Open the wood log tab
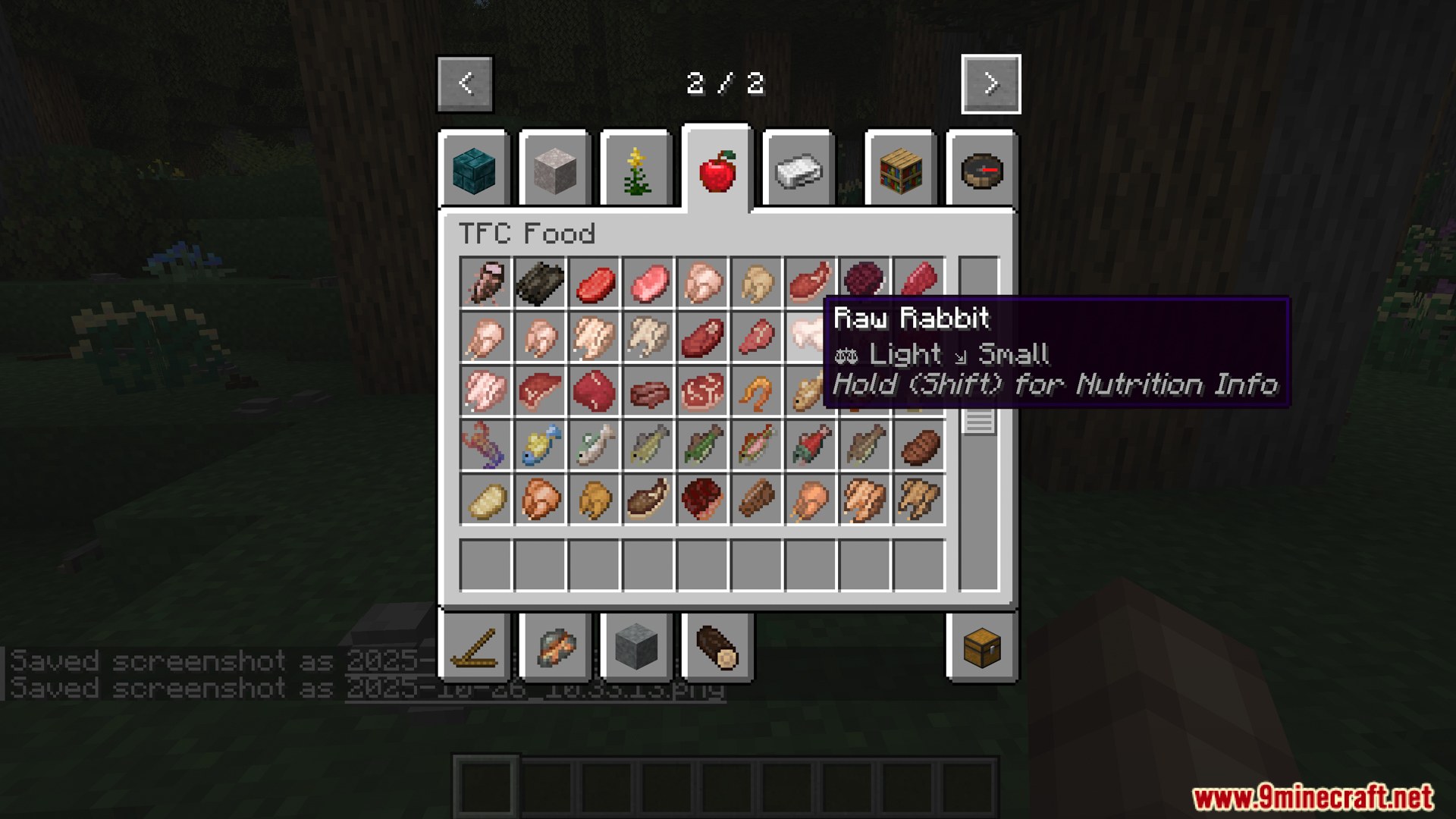The width and height of the screenshot is (1456, 819). click(717, 648)
